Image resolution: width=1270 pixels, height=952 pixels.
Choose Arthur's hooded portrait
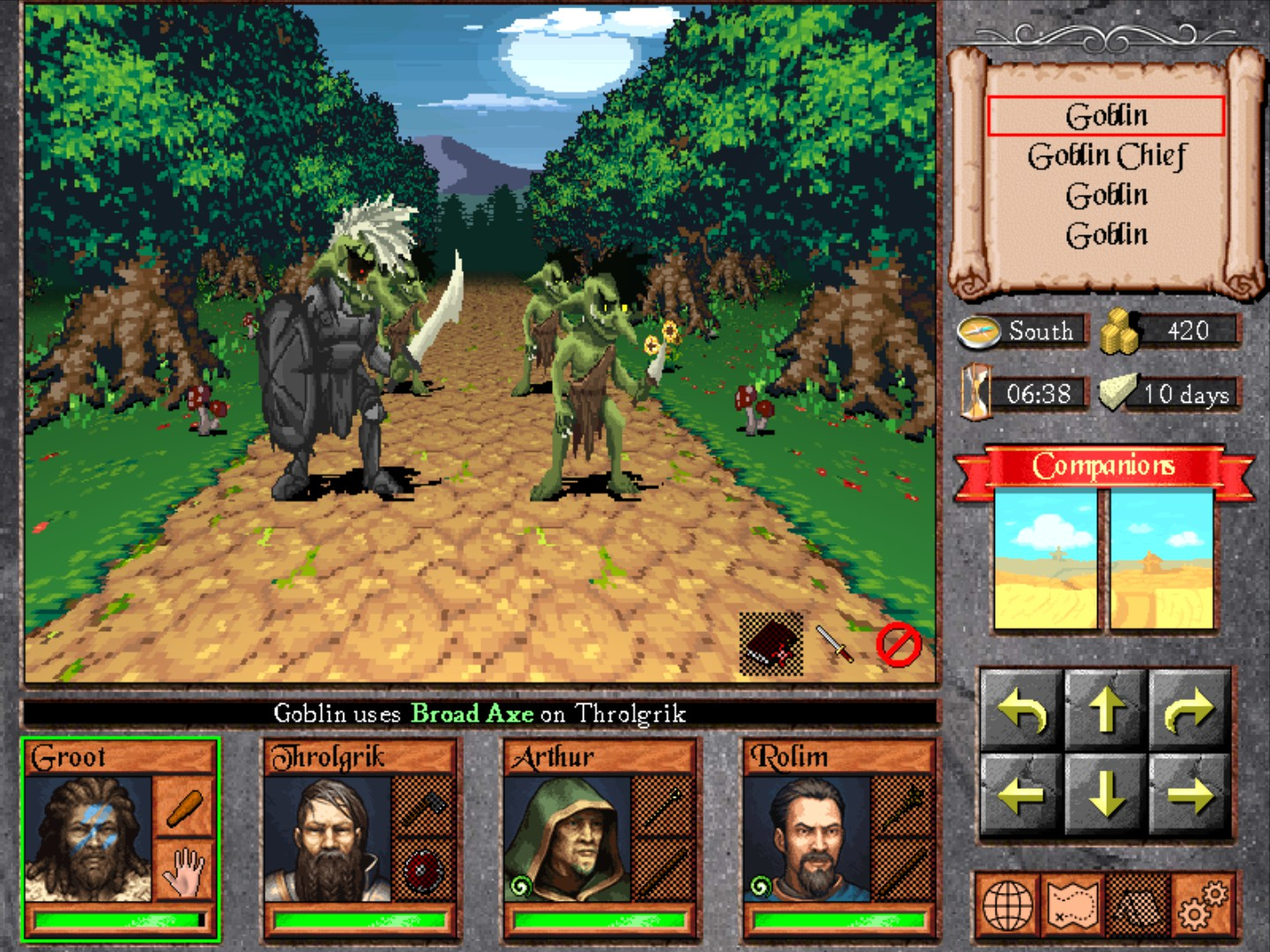point(568,838)
